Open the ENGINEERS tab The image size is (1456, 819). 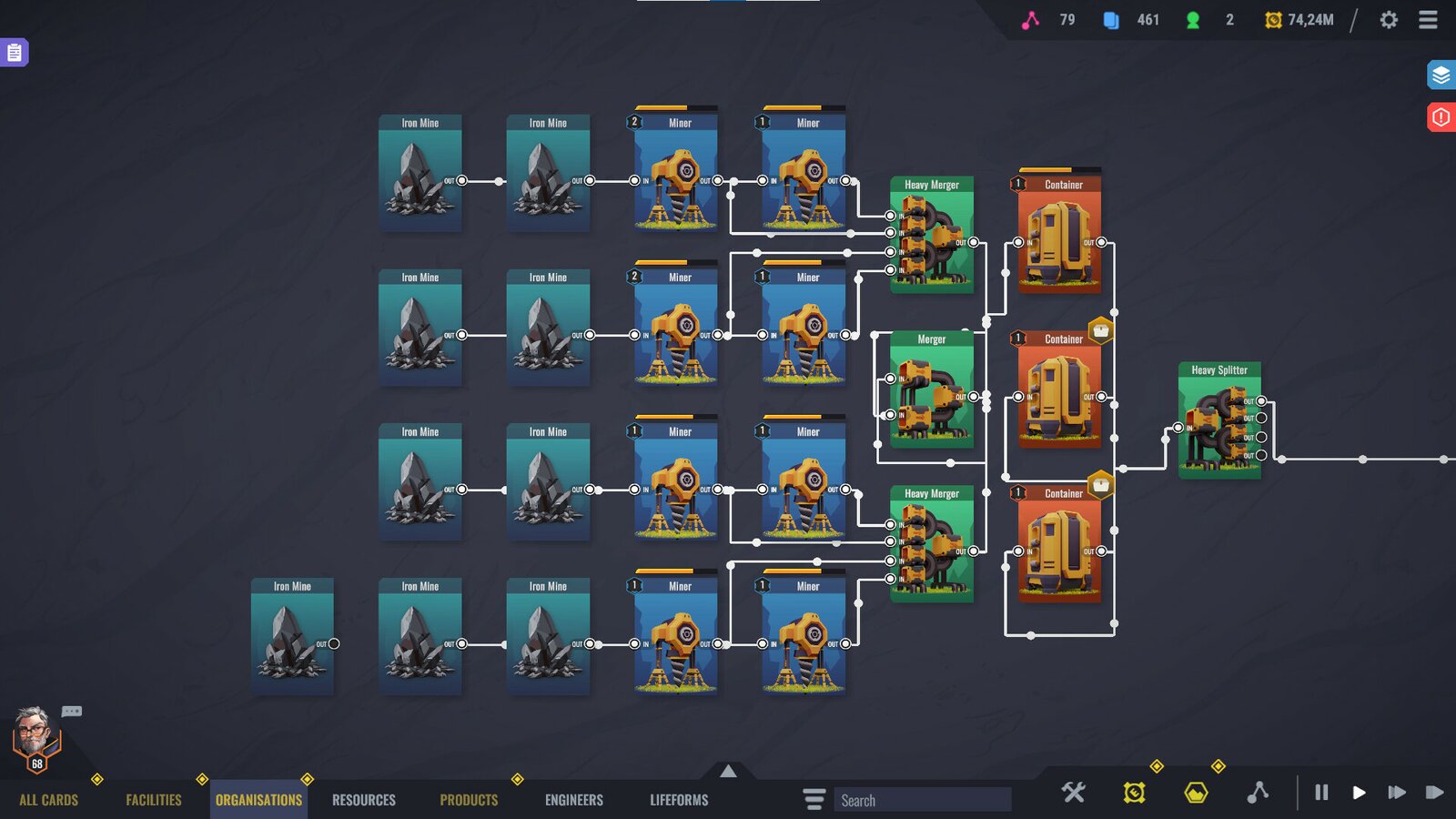click(573, 799)
